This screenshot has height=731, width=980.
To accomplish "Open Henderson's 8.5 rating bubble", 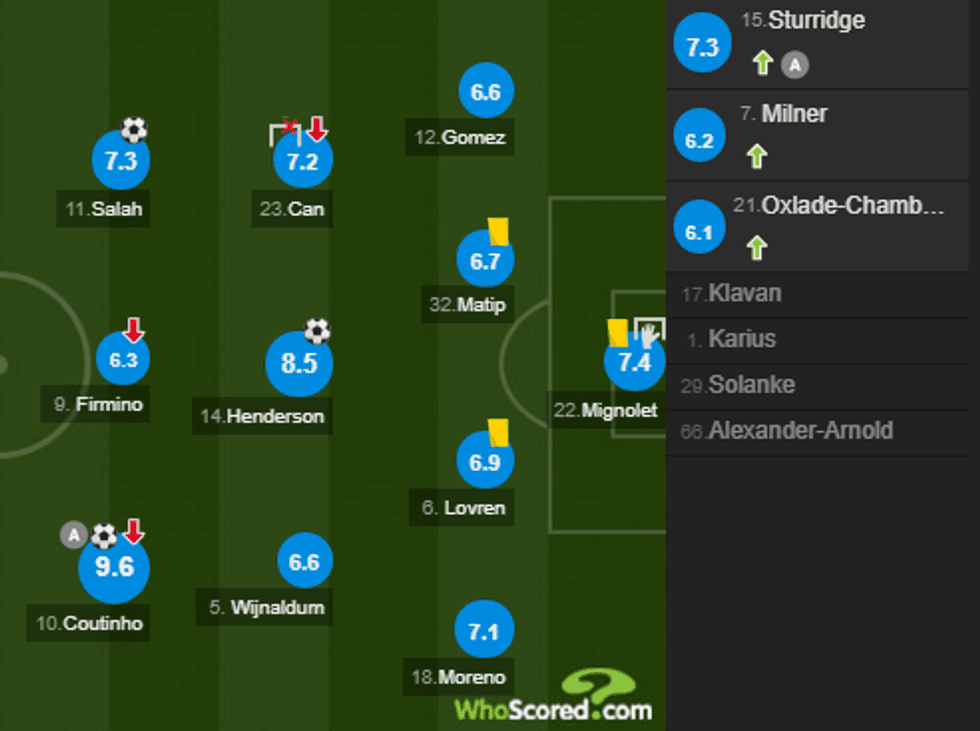I will (299, 364).
